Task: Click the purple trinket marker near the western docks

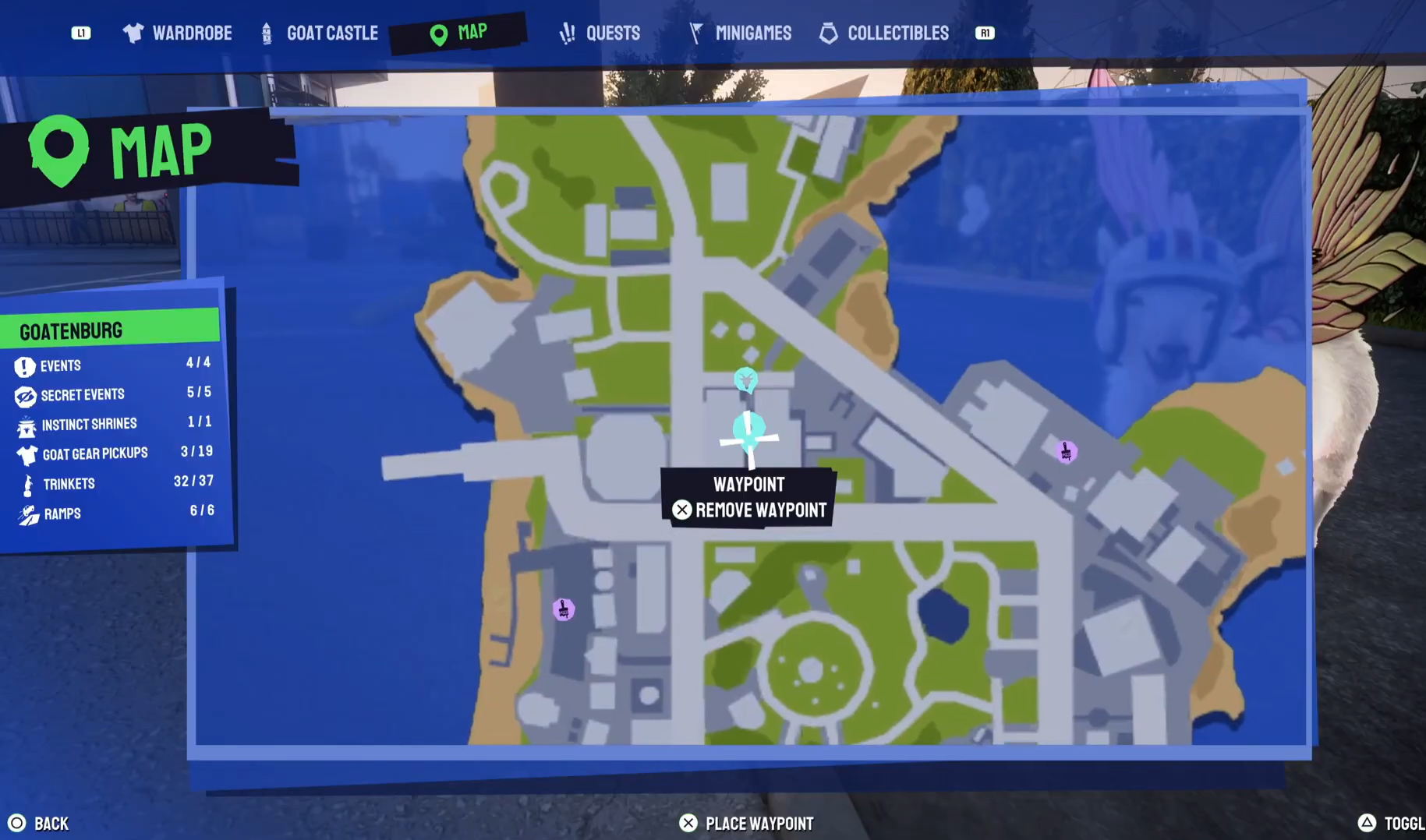Action: click(563, 610)
